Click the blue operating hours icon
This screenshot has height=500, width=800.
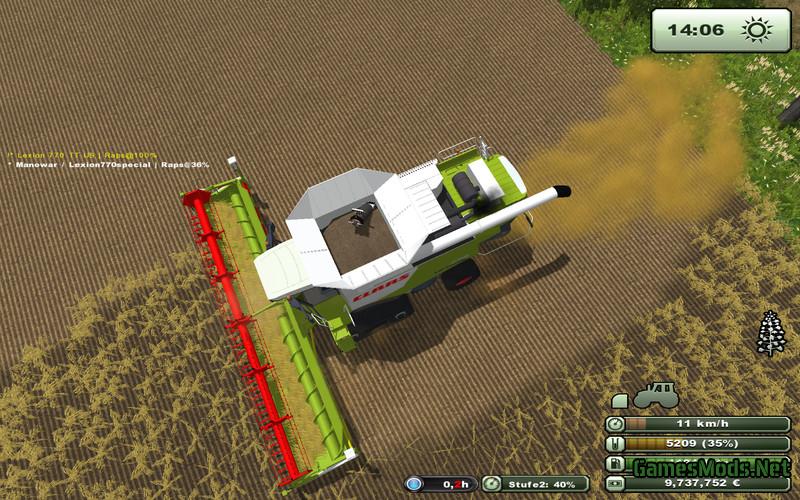[x=414, y=484]
